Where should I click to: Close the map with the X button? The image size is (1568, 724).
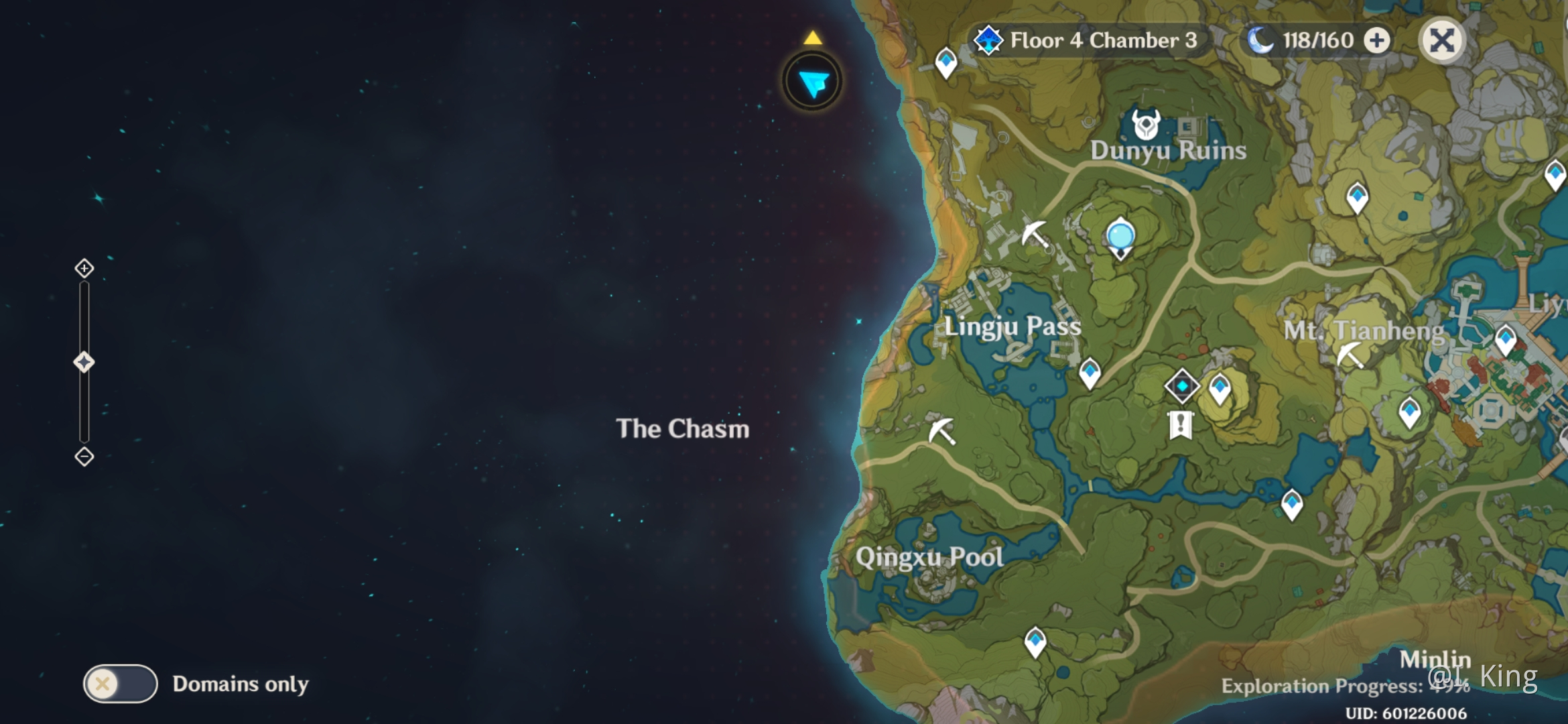pyautogui.click(x=1442, y=41)
